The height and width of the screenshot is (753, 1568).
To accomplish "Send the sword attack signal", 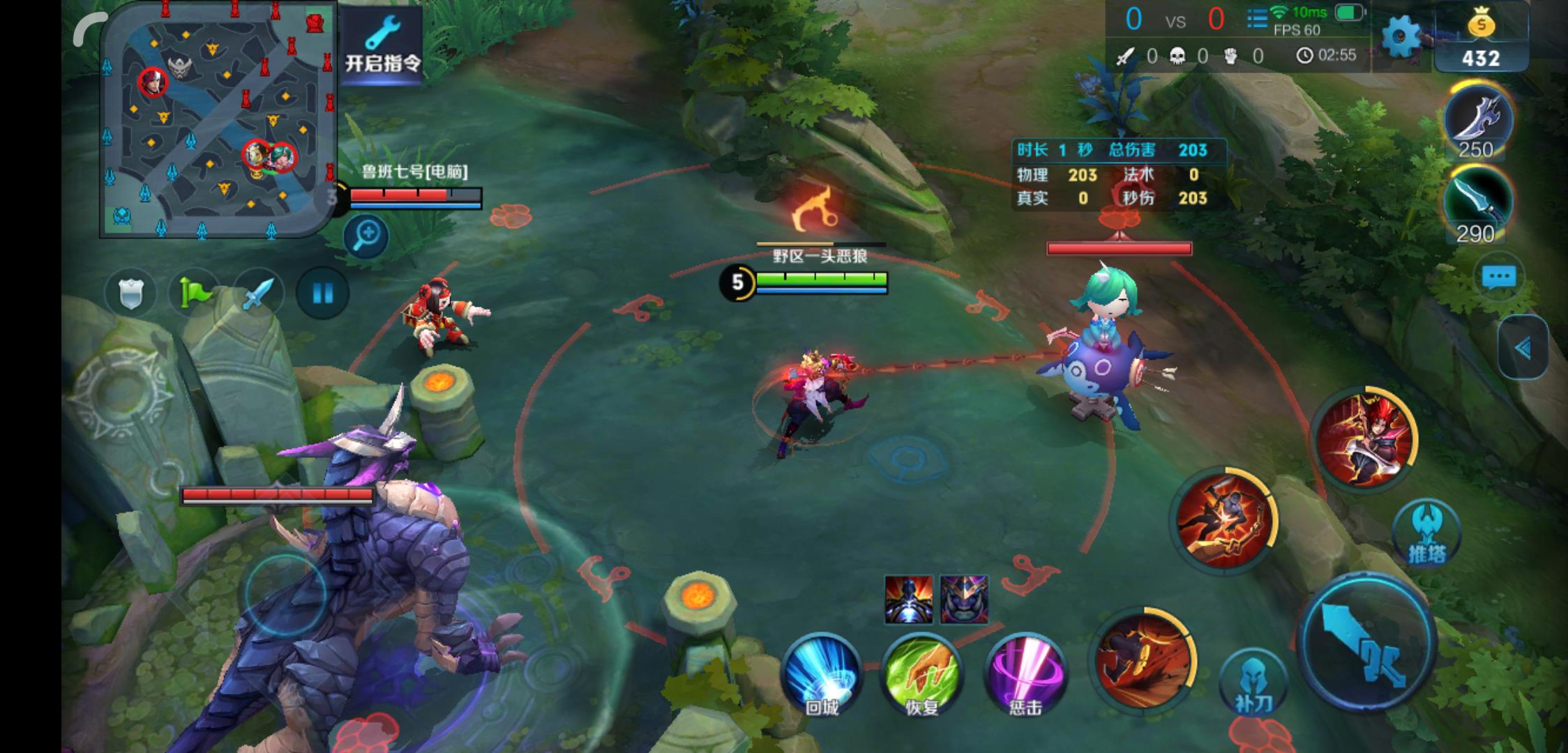I will pos(257,293).
